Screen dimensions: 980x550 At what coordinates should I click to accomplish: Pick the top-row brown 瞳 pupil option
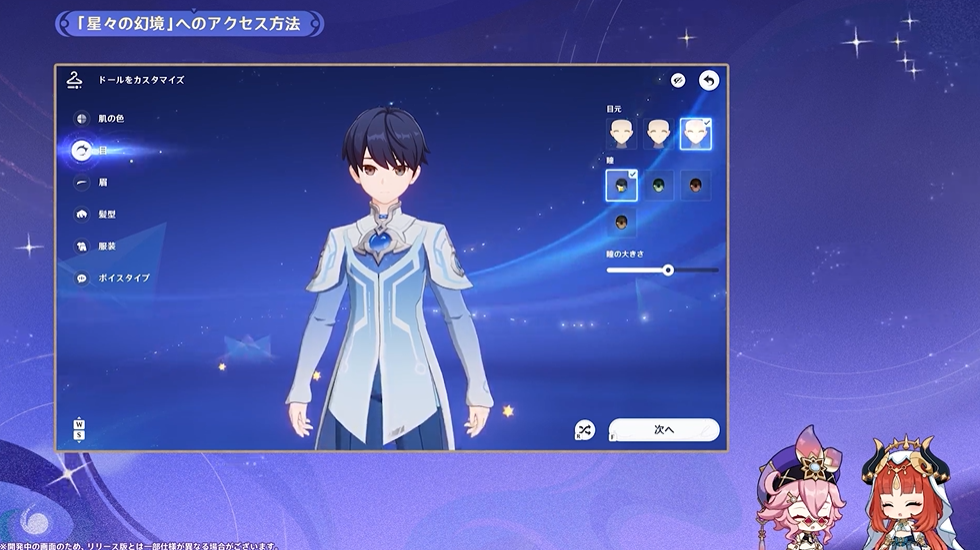tap(695, 185)
